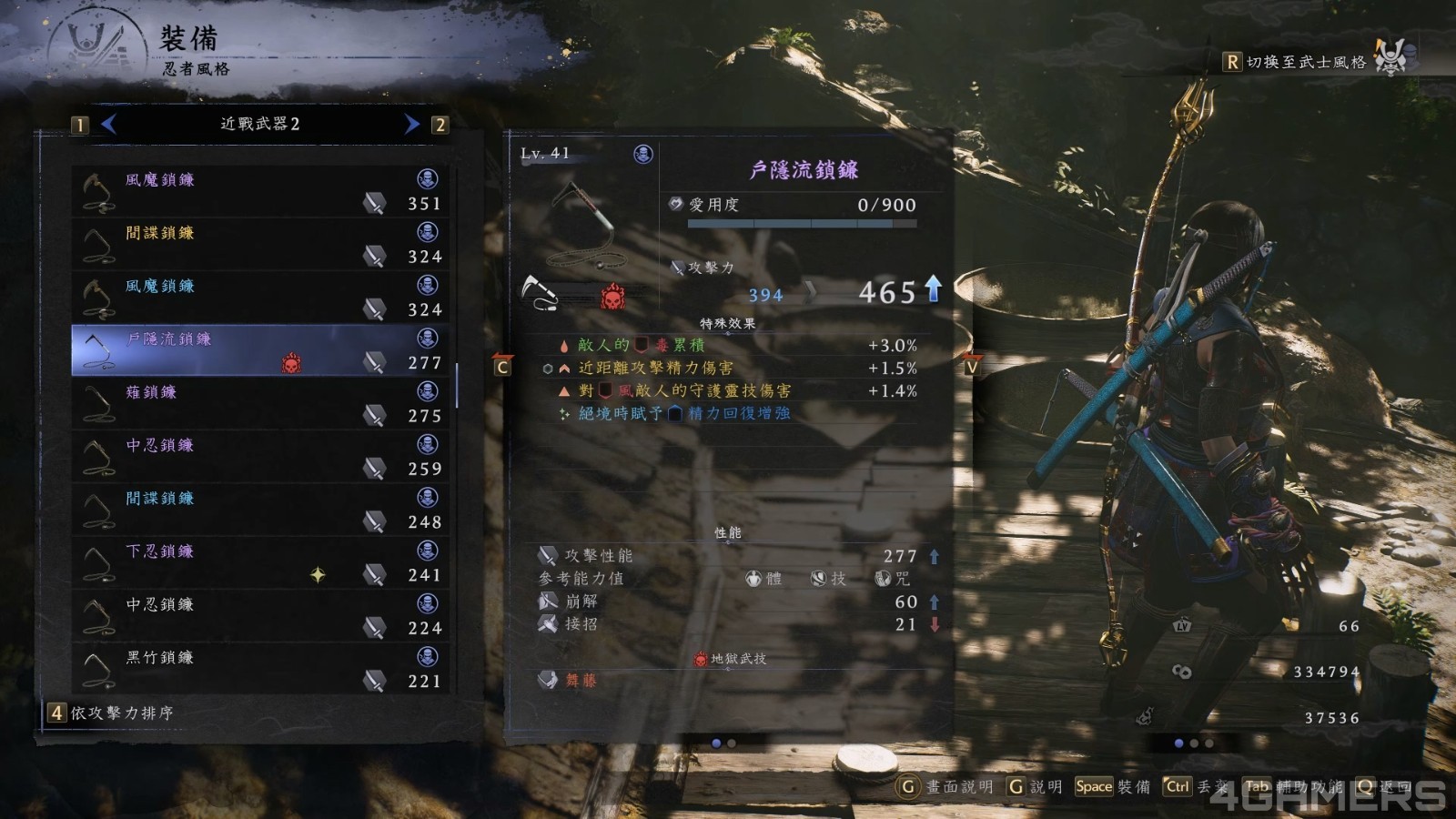Select the 技 stat icon under 參考能力值

click(818, 579)
